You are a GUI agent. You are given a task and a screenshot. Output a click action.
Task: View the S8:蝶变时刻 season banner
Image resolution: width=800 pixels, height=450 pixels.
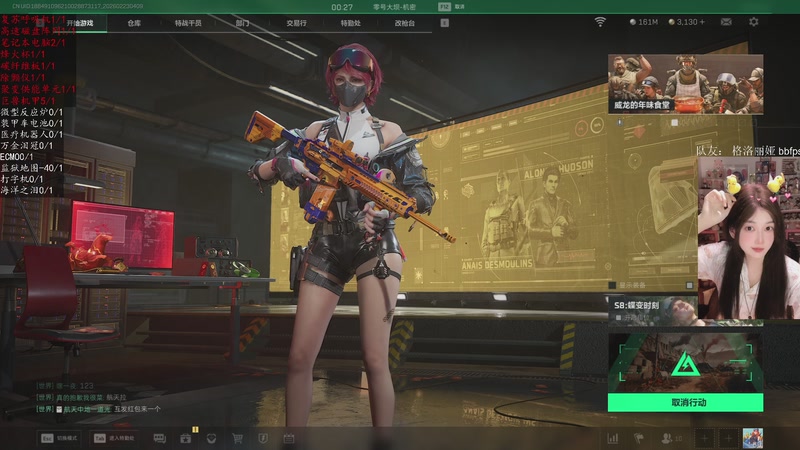[655, 309]
